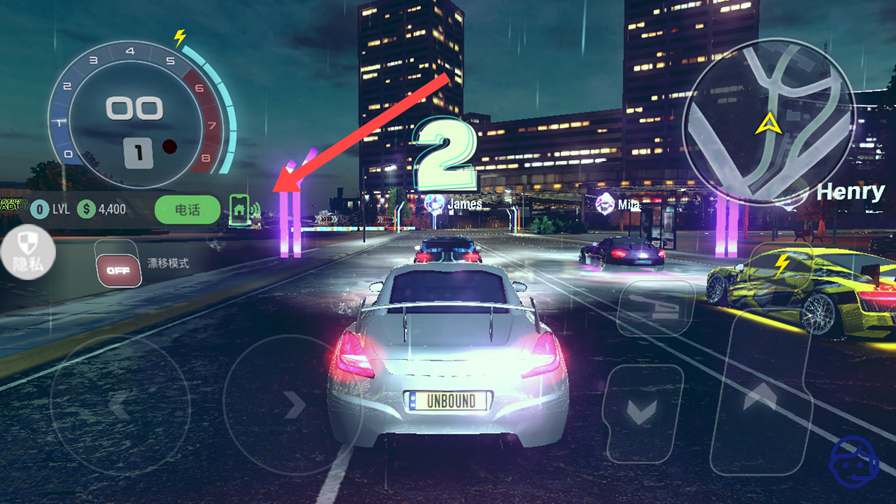The width and height of the screenshot is (896, 504).
Task: Open the green 电话 phone button
Action: tap(187, 210)
